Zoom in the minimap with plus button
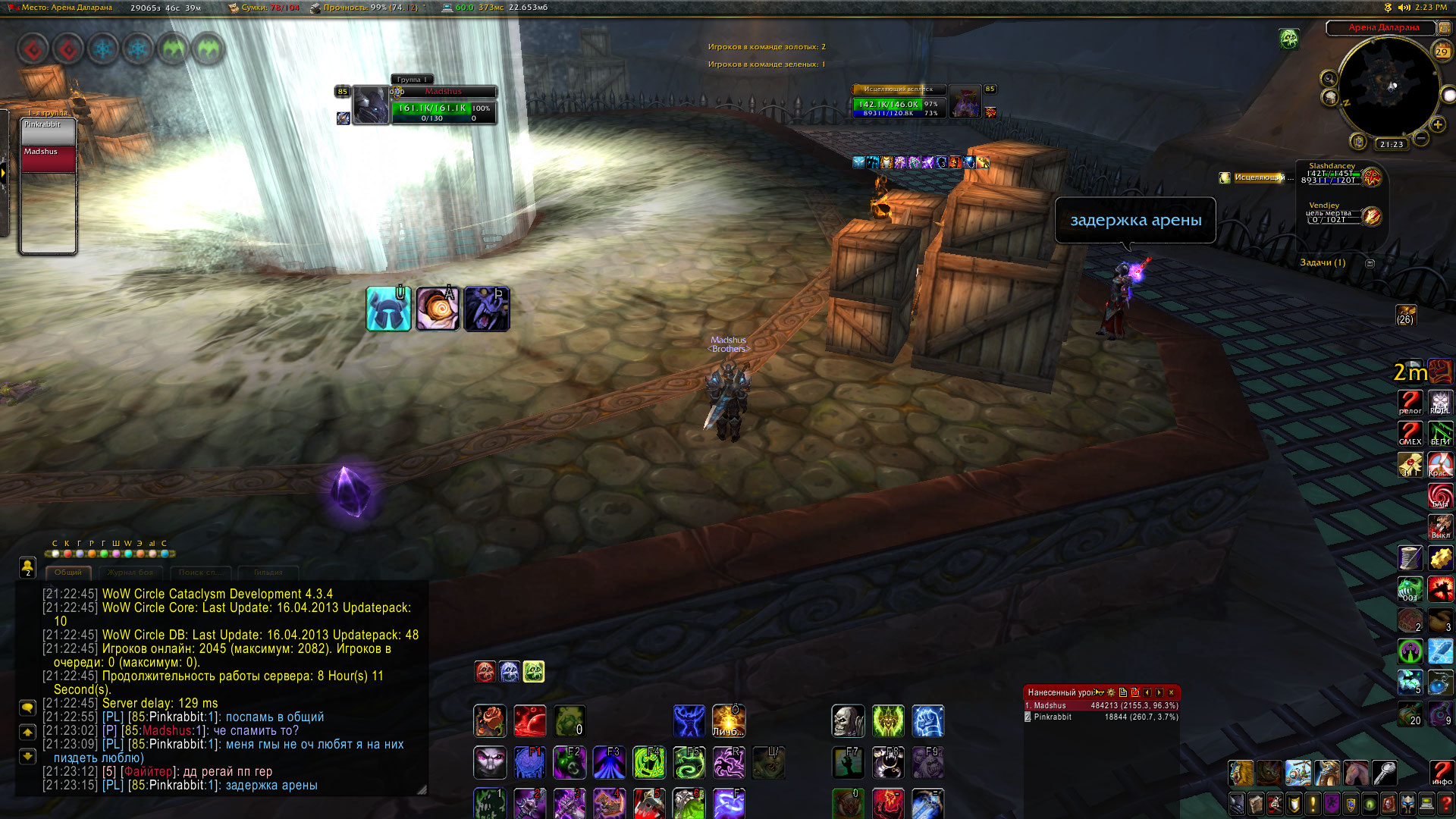1456x819 pixels. point(1438,124)
